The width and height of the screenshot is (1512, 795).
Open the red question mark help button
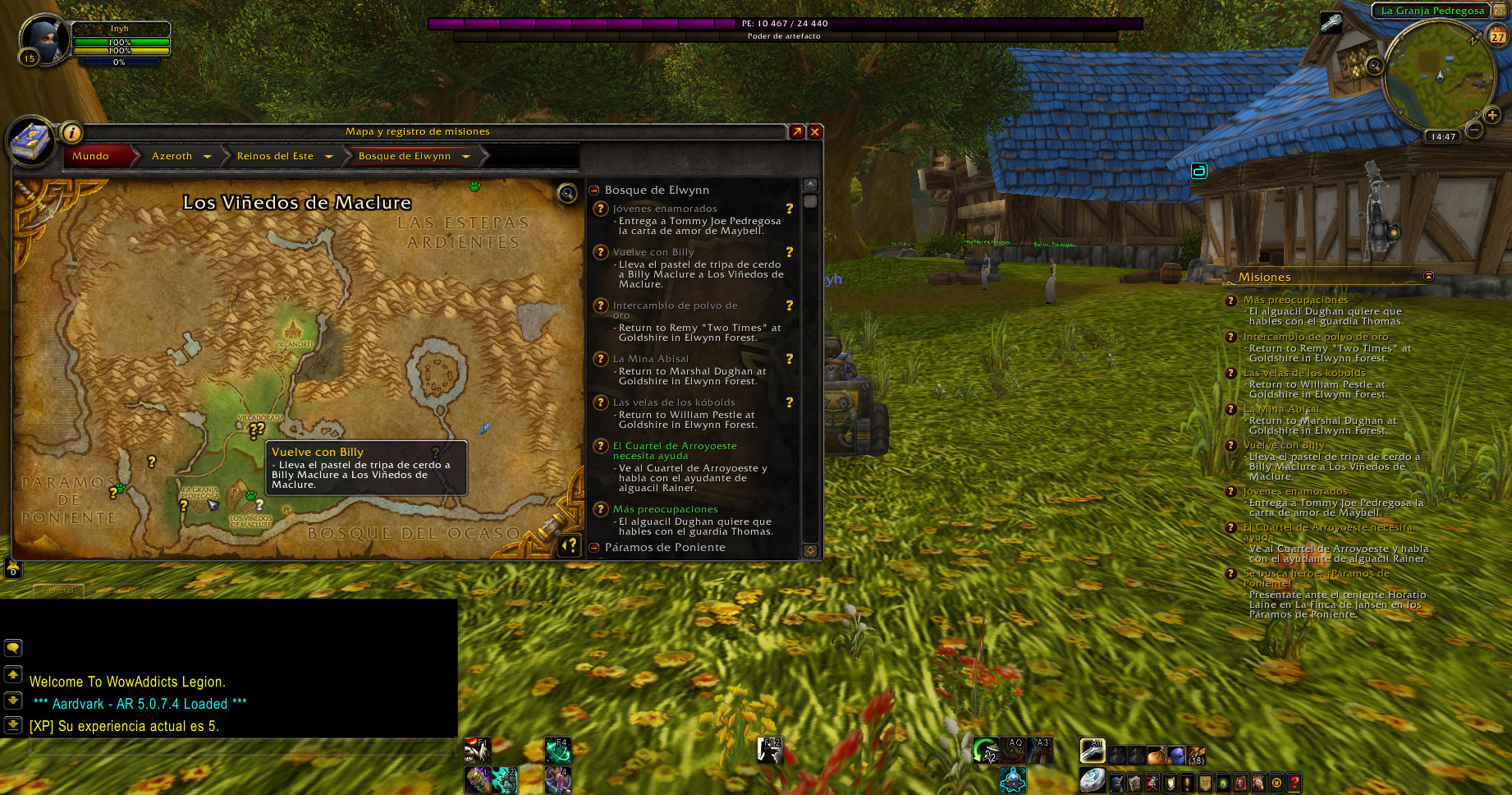pos(1294,783)
